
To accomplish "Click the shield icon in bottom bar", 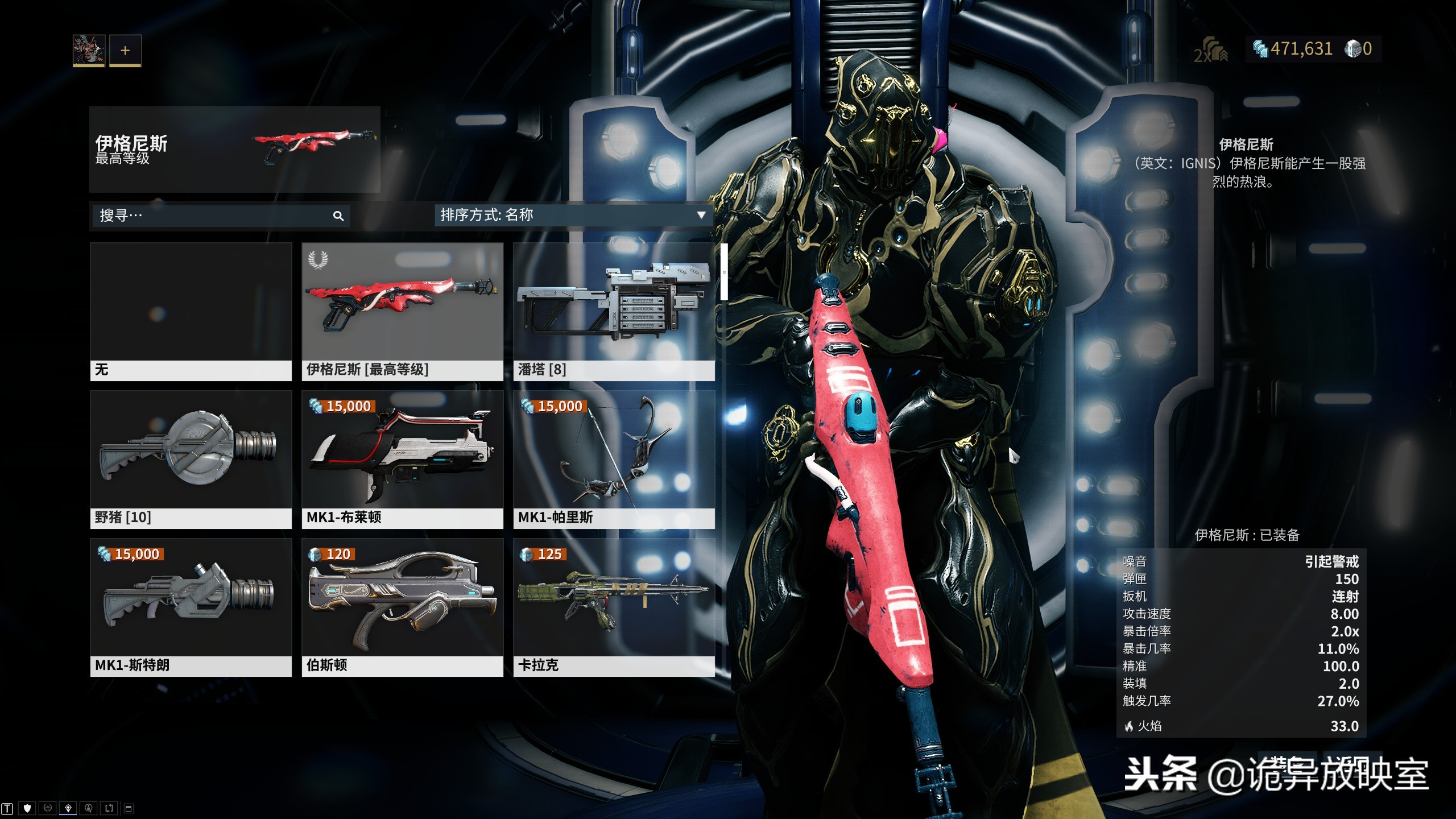I will 27,808.
